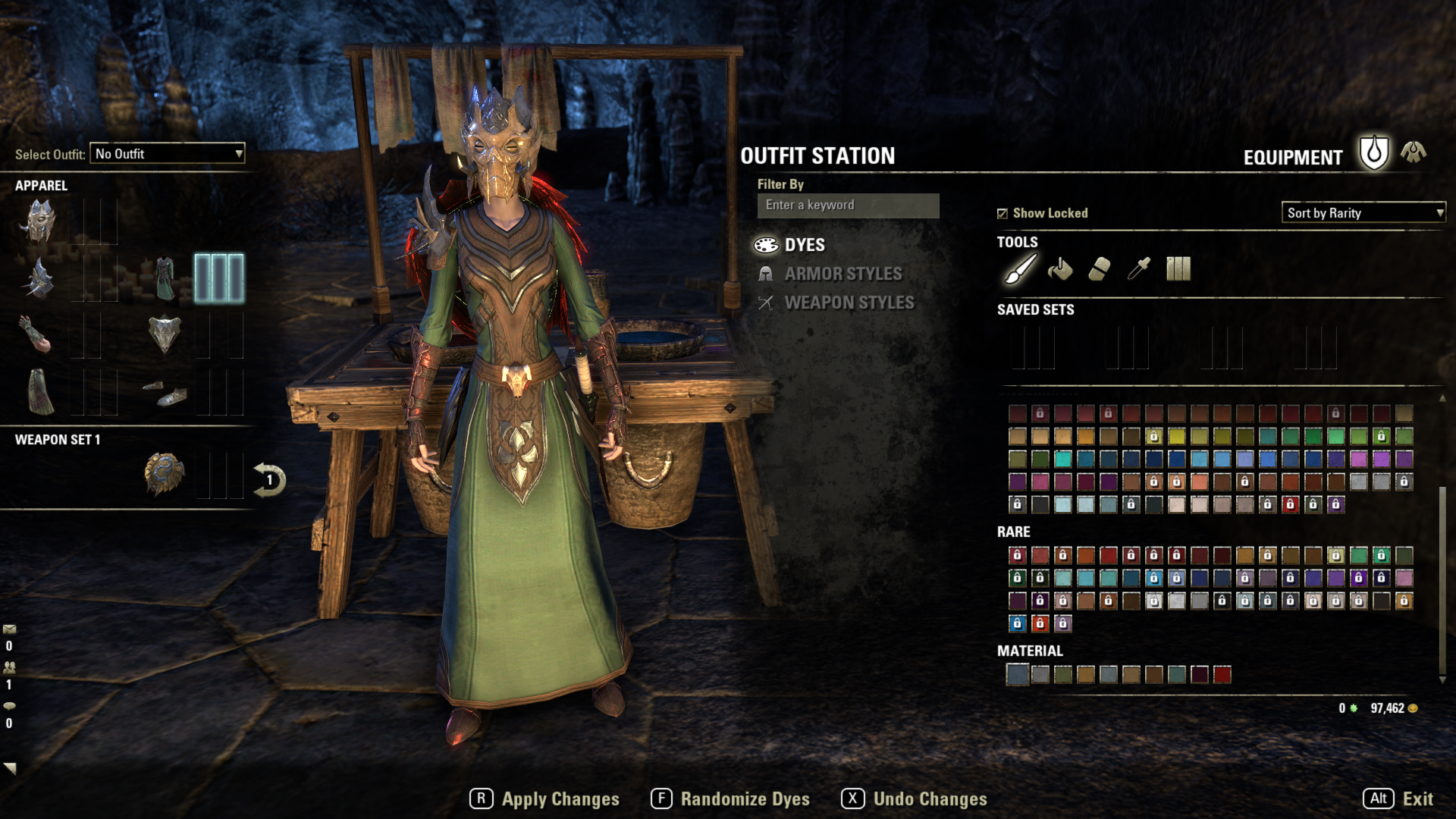Screen dimensions: 1456x819
Task: Select the Eraser dye tool
Action: click(x=1100, y=268)
